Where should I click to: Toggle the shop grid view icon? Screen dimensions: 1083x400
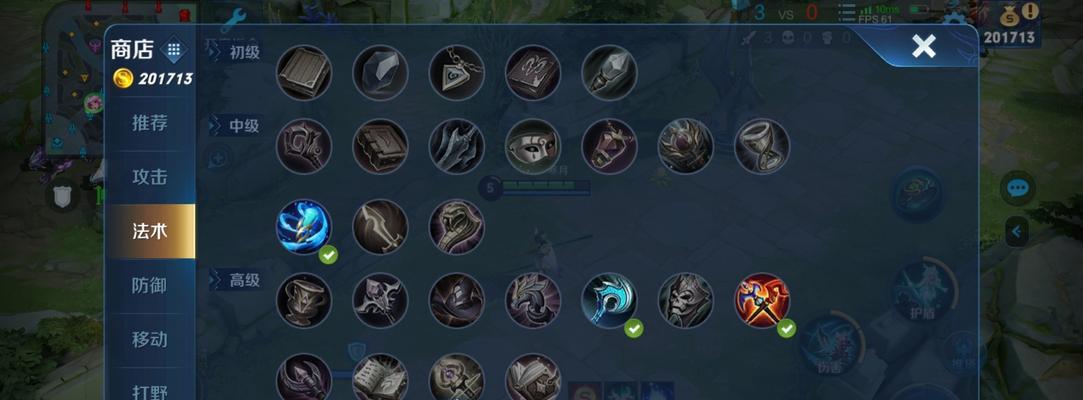(173, 49)
